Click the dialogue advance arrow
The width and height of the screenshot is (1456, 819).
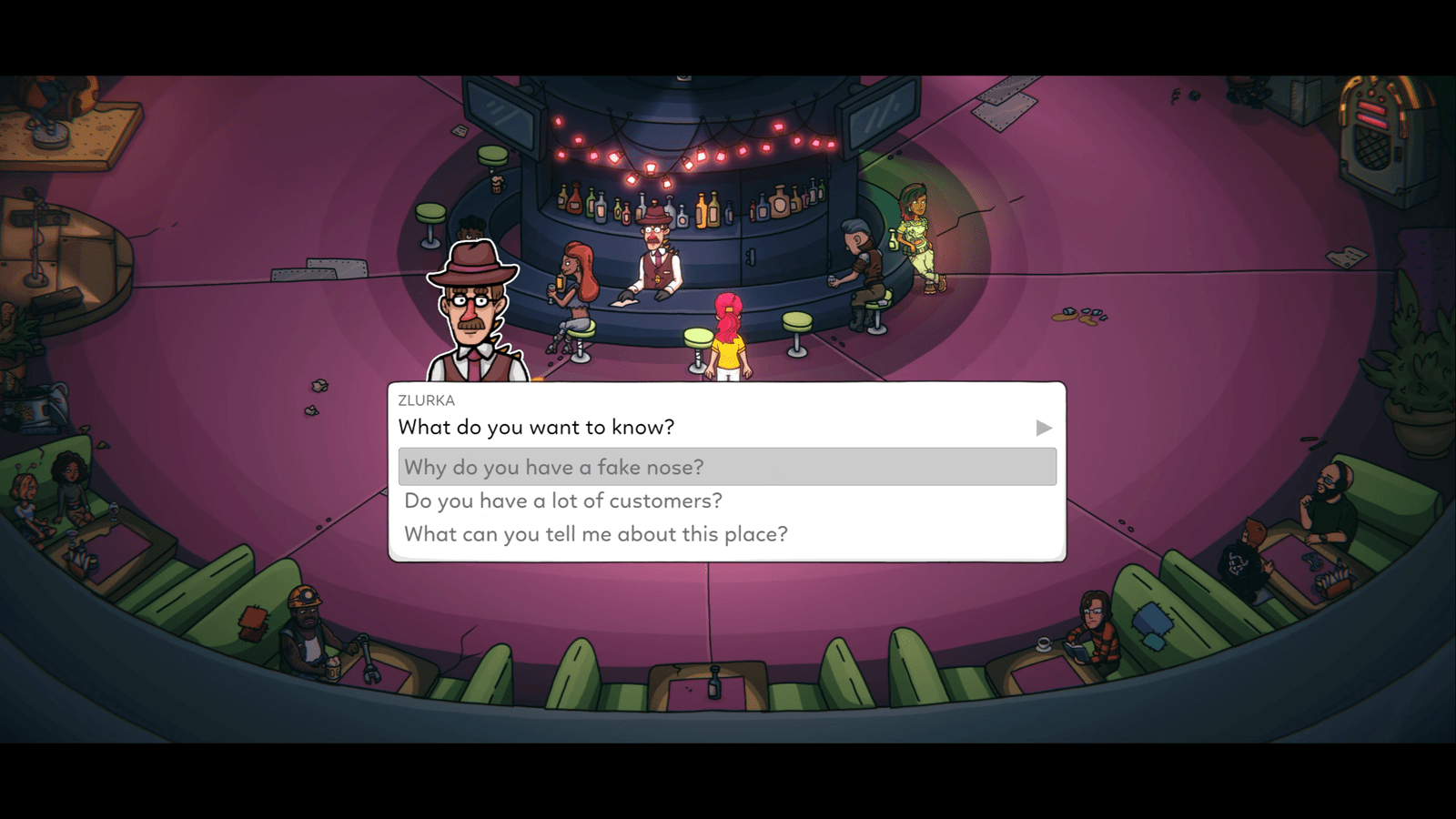pyautogui.click(x=1043, y=428)
